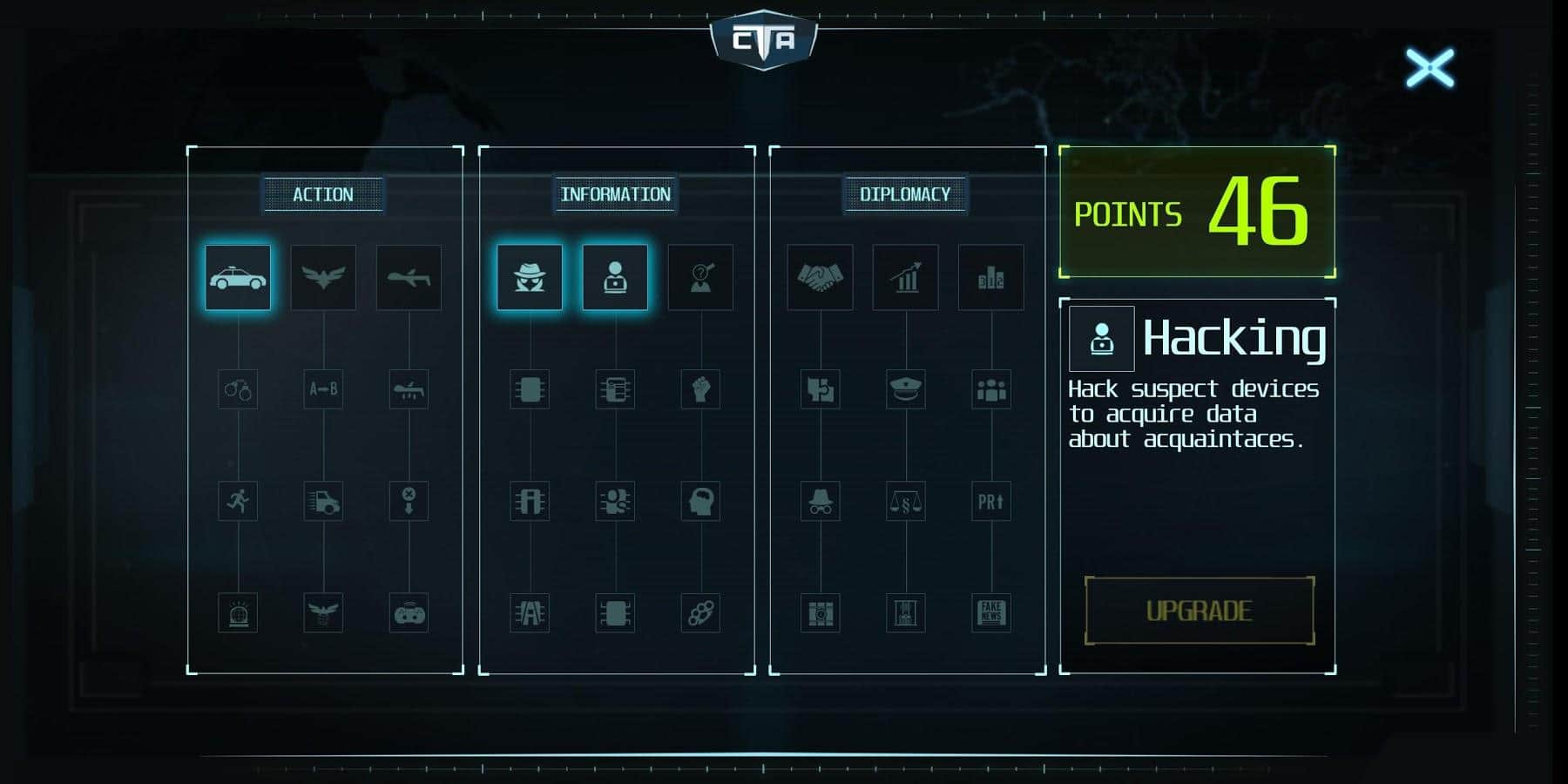The image size is (1568, 784).
Task: Select the A-to-B route skill
Action: coord(323,389)
